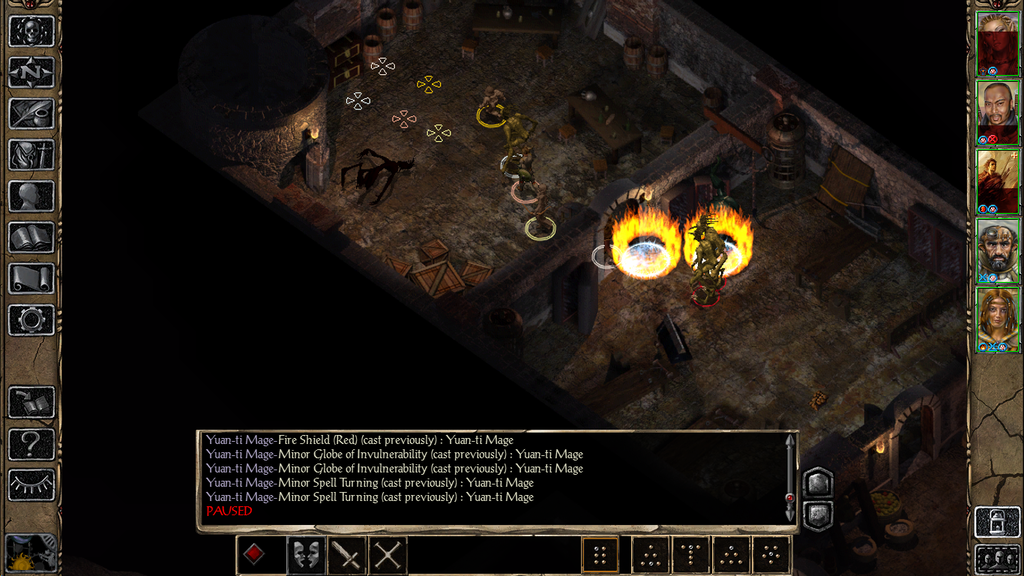Select the bald man's portrait
1024x576 pixels.
pyautogui.click(x=997, y=112)
